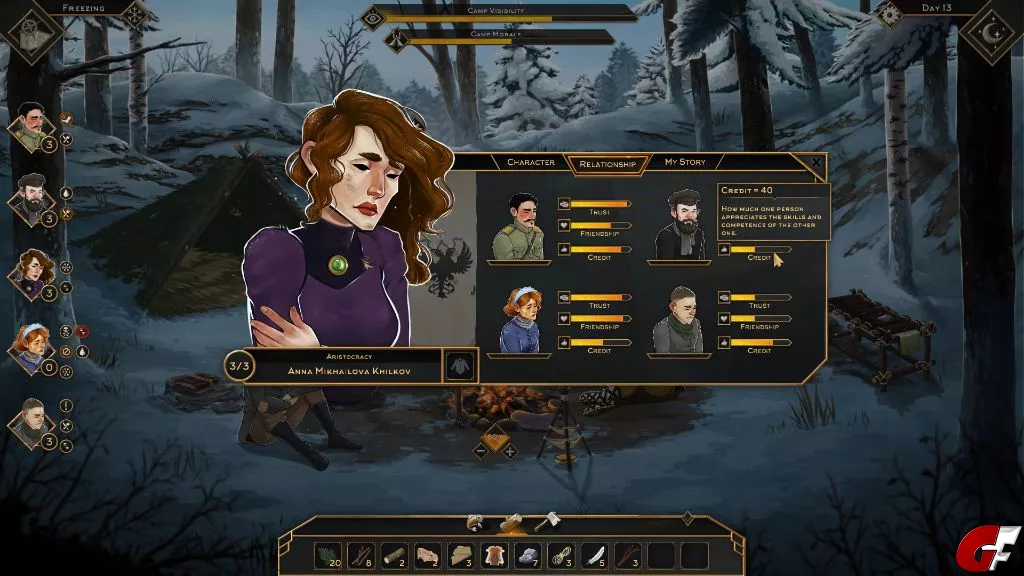
Task: Click the pine branches inventory slot
Action: coord(327,555)
